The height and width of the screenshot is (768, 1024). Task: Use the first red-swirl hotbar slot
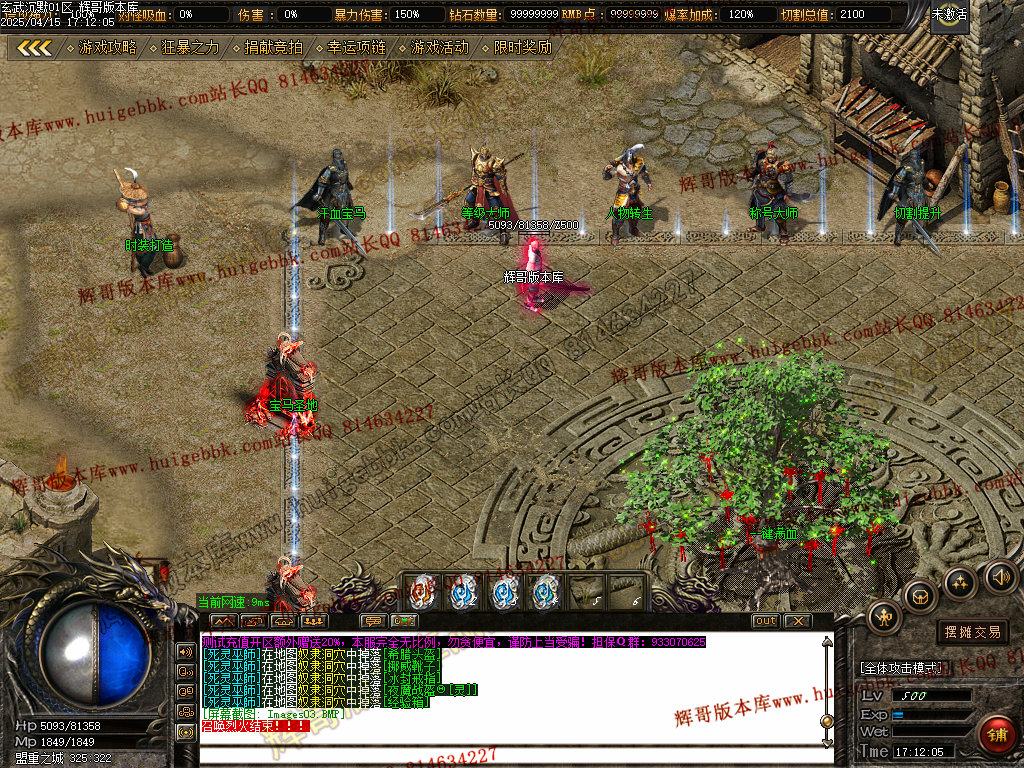pos(423,592)
